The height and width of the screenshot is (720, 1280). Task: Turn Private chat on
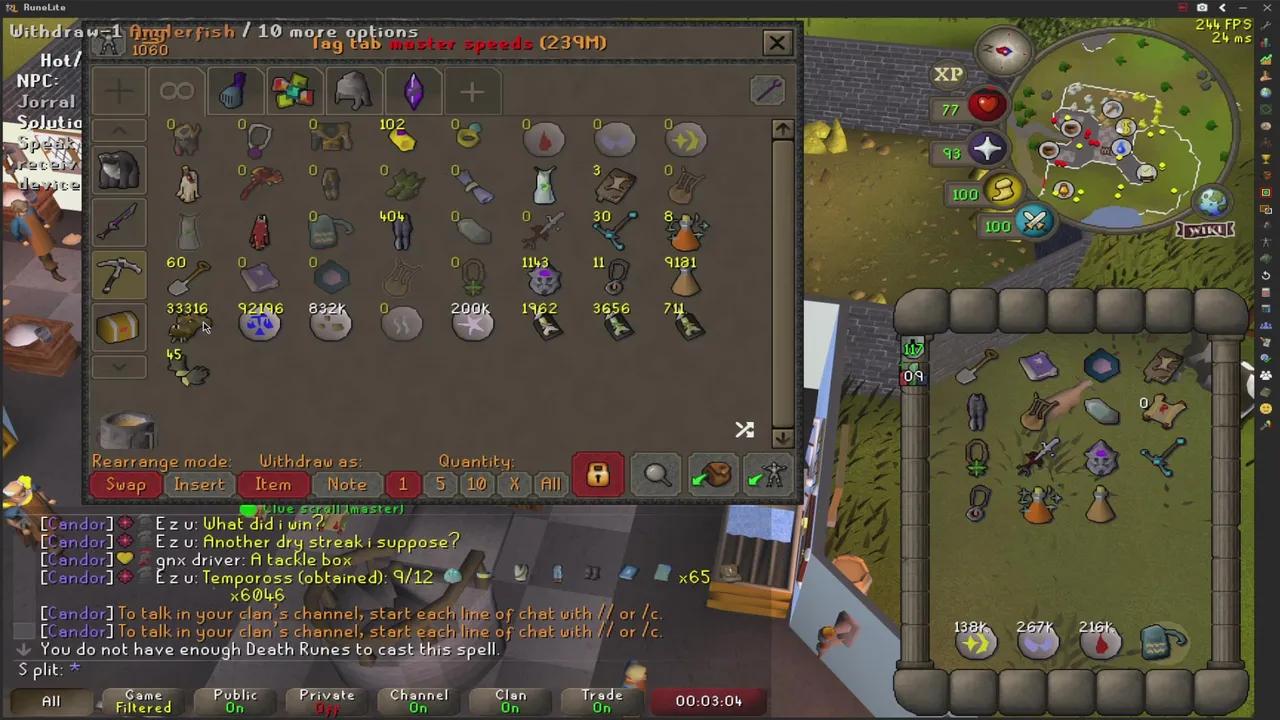coord(326,700)
